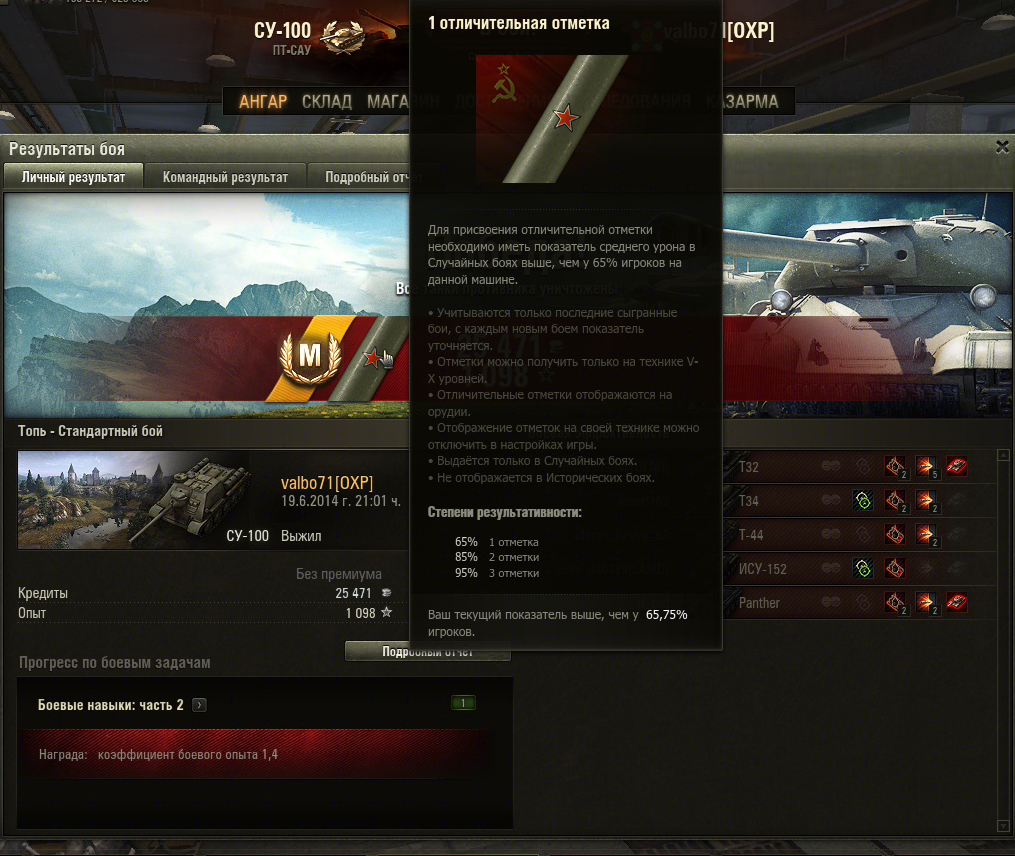Close the battle results window
Screen dimensions: 1015x856
pos(1002,147)
